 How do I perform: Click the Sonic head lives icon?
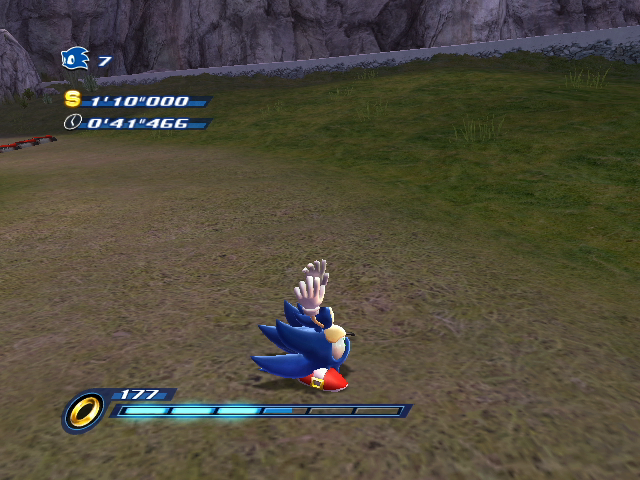(x=75, y=60)
